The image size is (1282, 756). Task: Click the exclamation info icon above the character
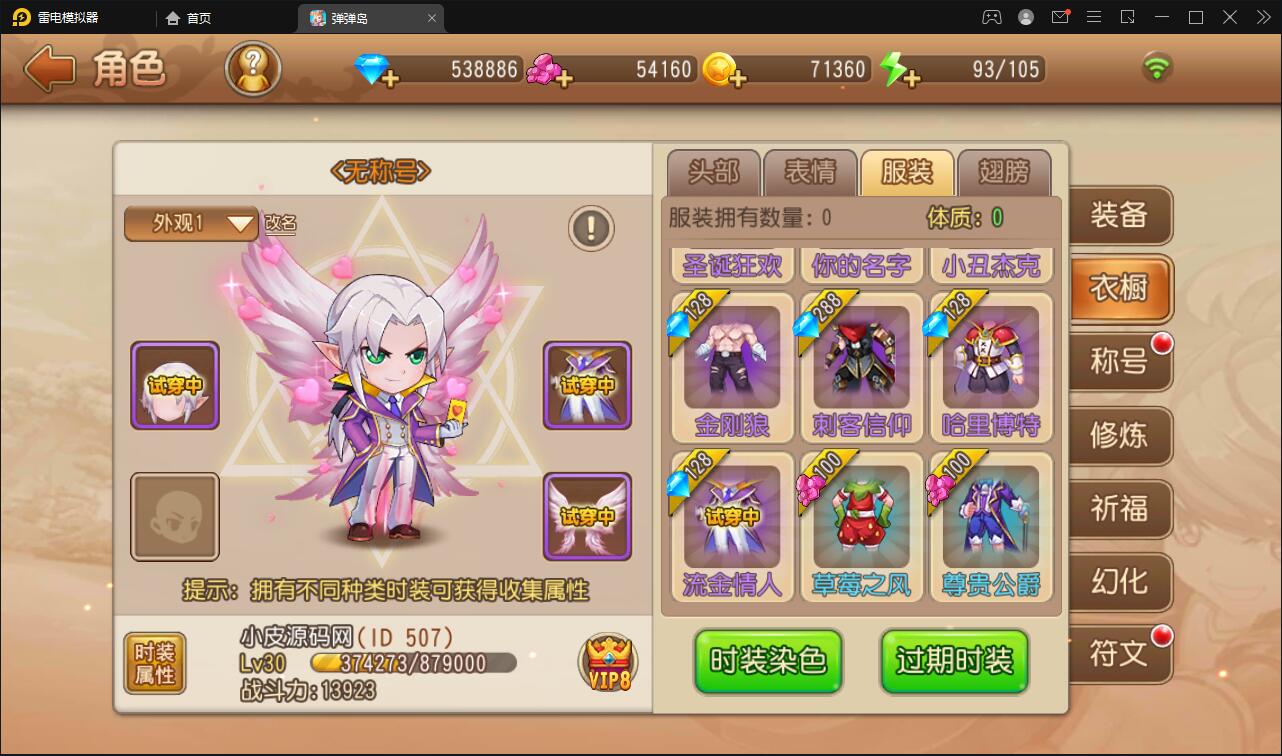[x=590, y=227]
